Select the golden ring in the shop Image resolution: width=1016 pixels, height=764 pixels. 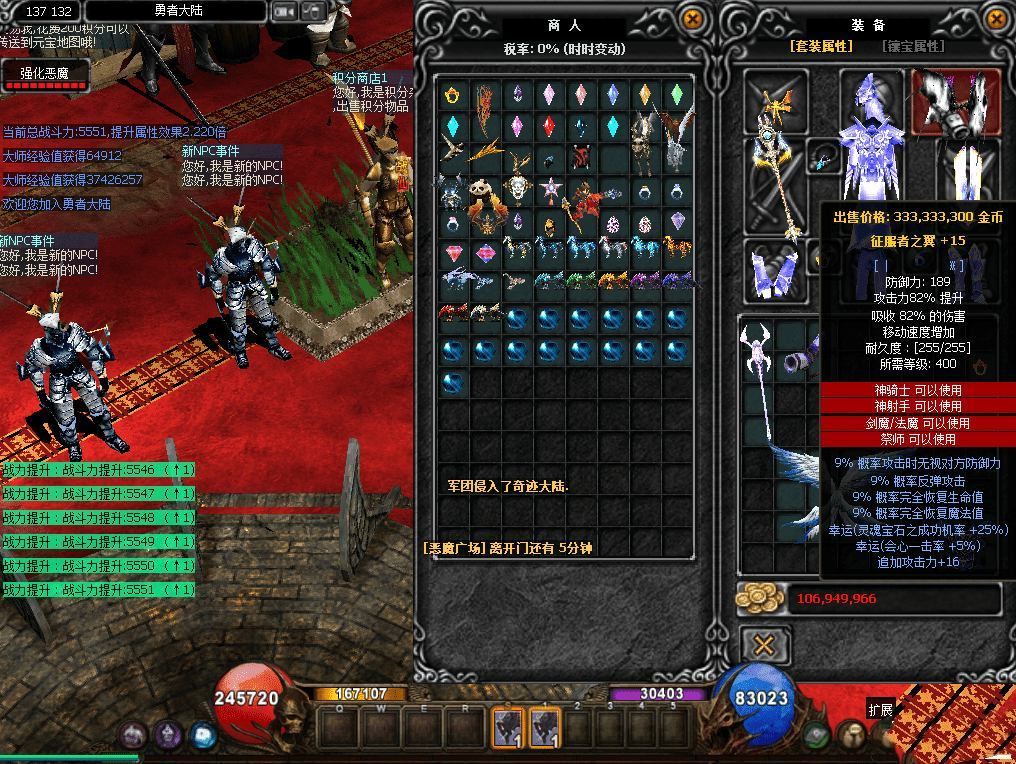click(x=453, y=95)
